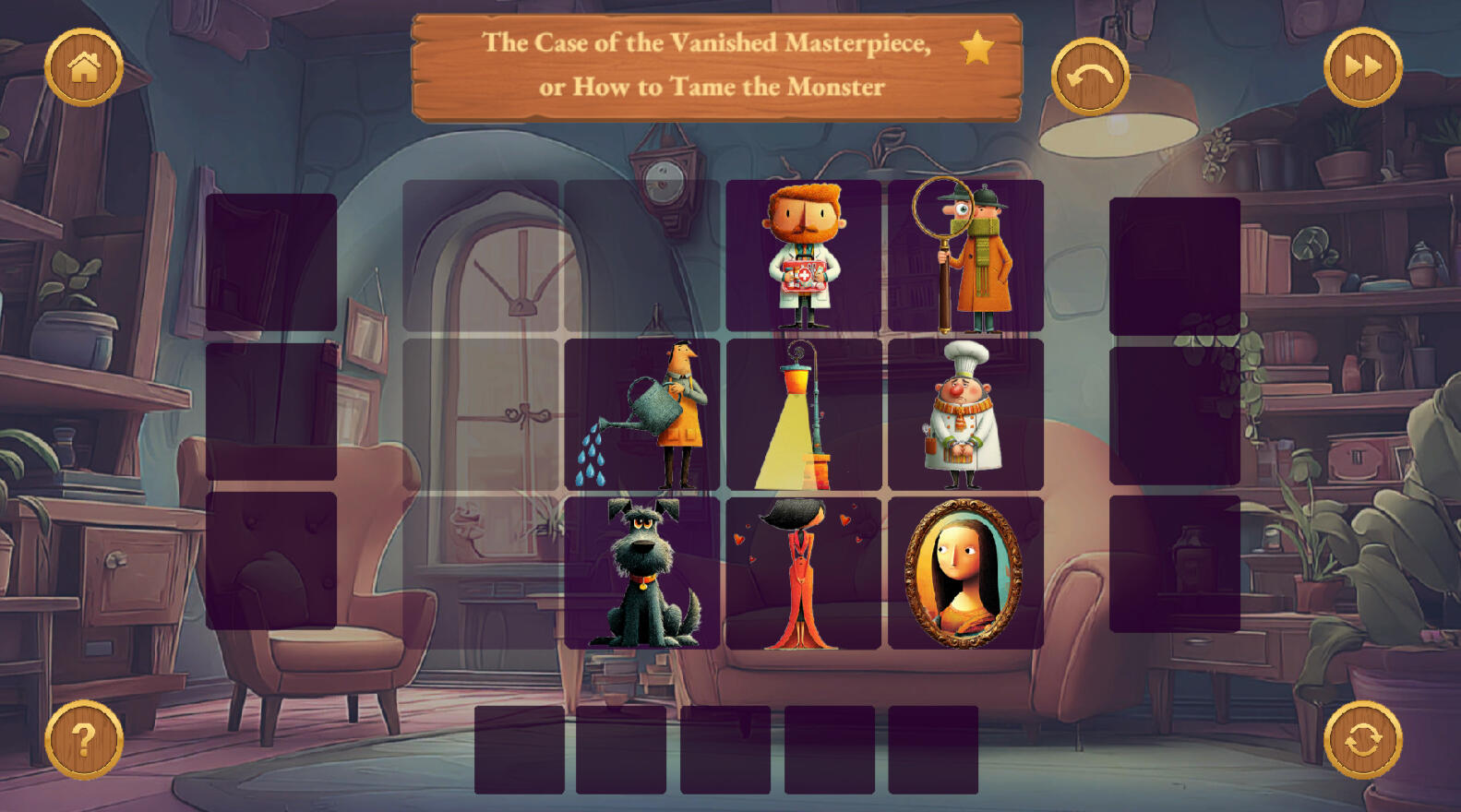Click the gold star on title banner
Viewport: 1461px width, 812px height.
tap(976, 47)
